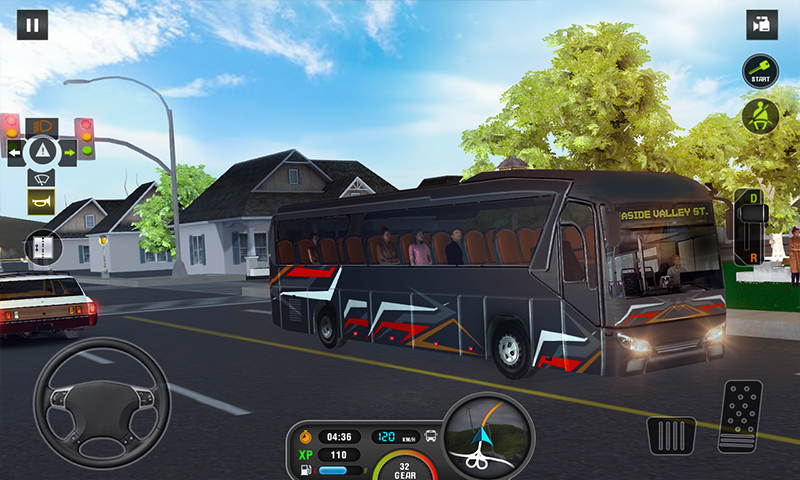Pause the game with the pause button

click(x=32, y=25)
